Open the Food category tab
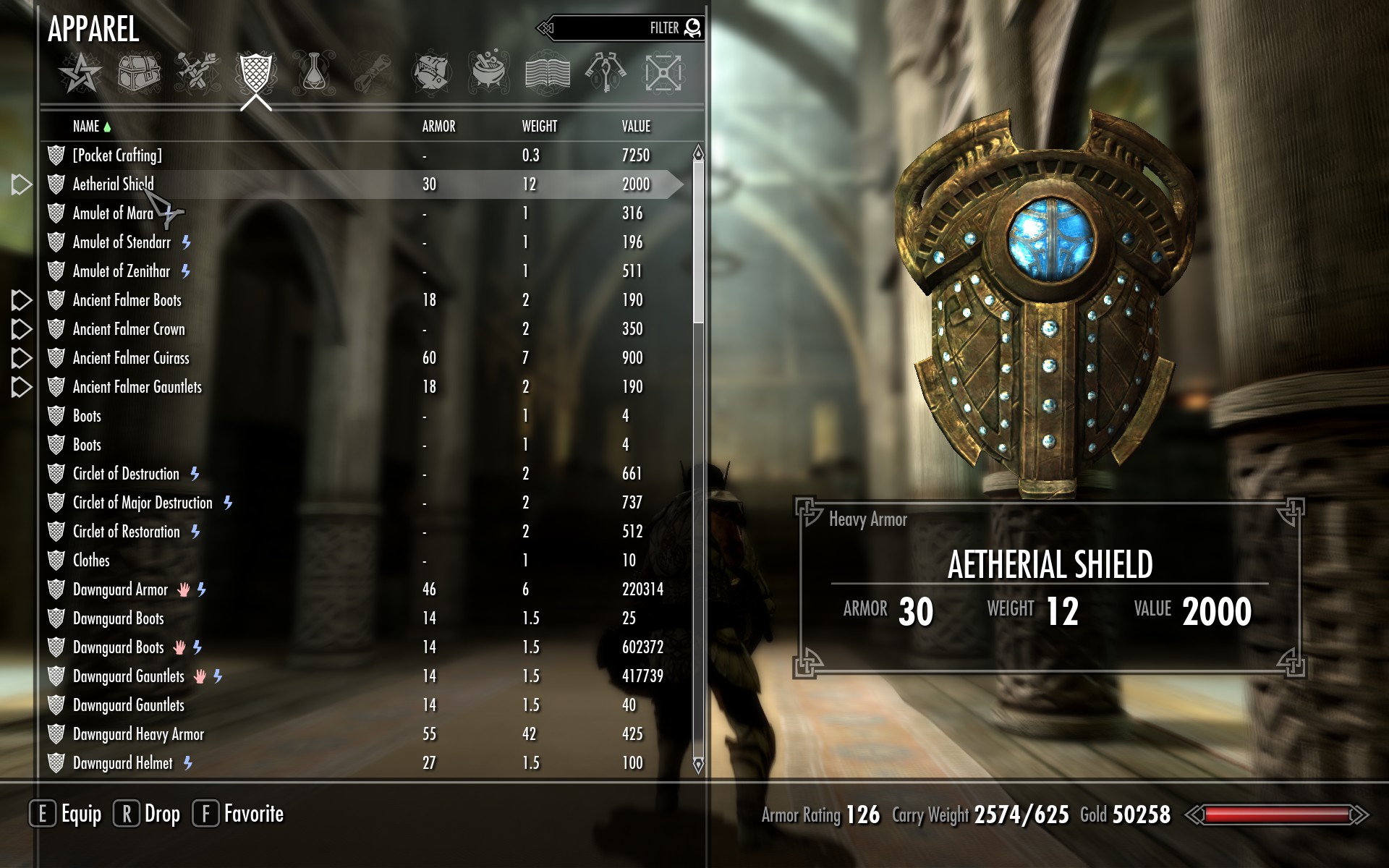Screen dimensions: 1389x868 click(430, 73)
